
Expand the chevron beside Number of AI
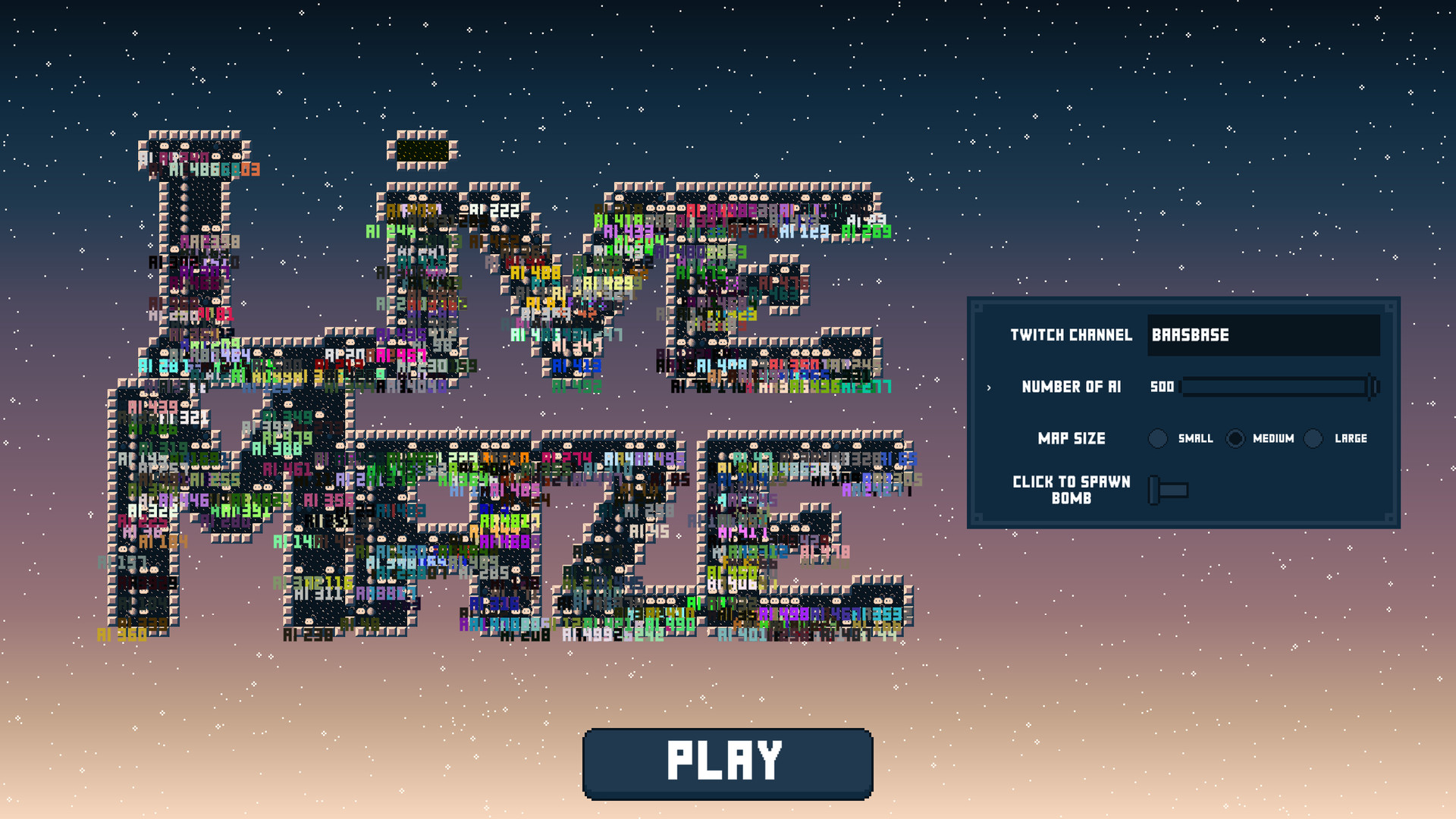point(990,387)
